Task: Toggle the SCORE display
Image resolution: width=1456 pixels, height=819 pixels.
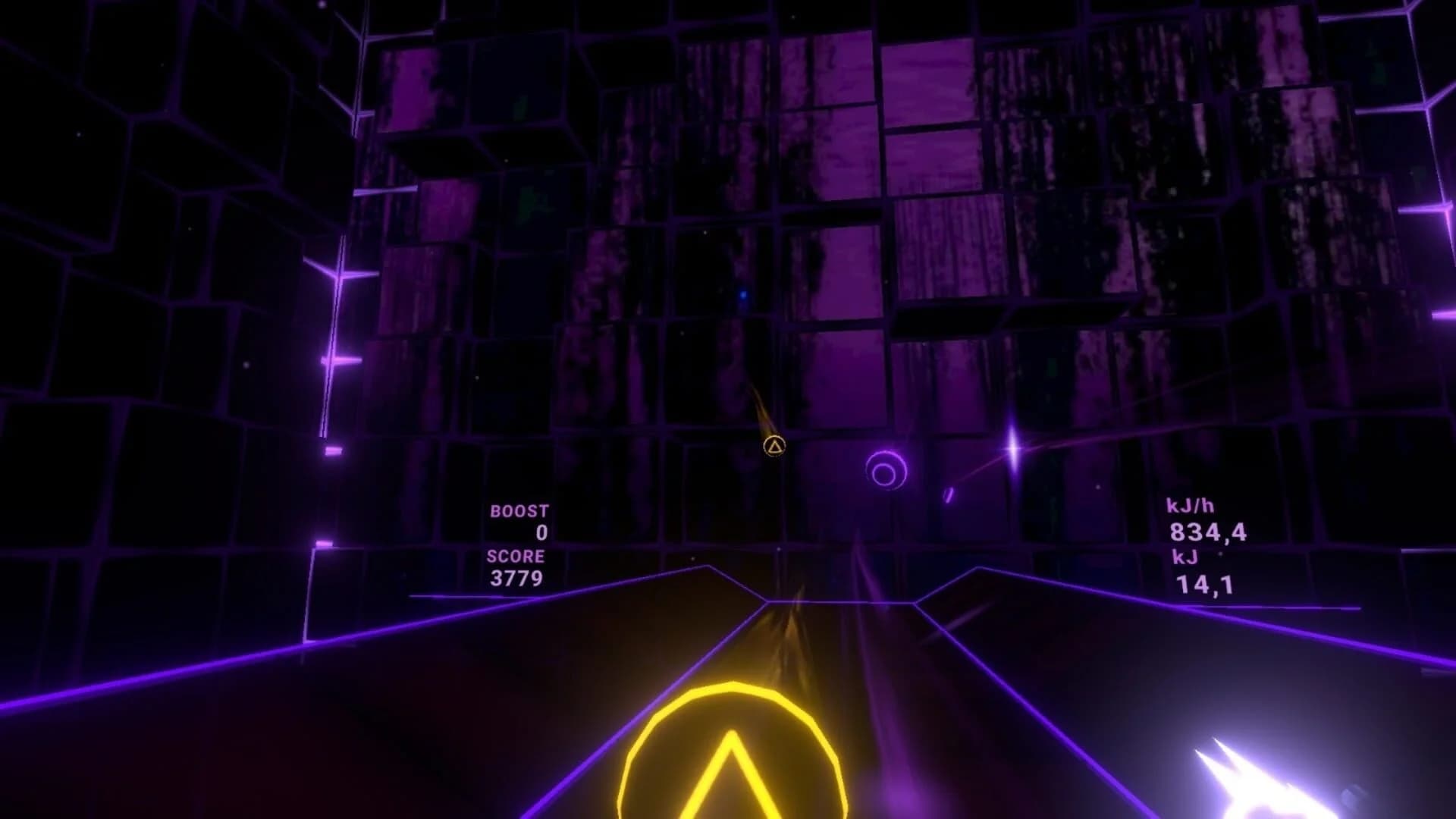Action: pyautogui.click(x=516, y=556)
